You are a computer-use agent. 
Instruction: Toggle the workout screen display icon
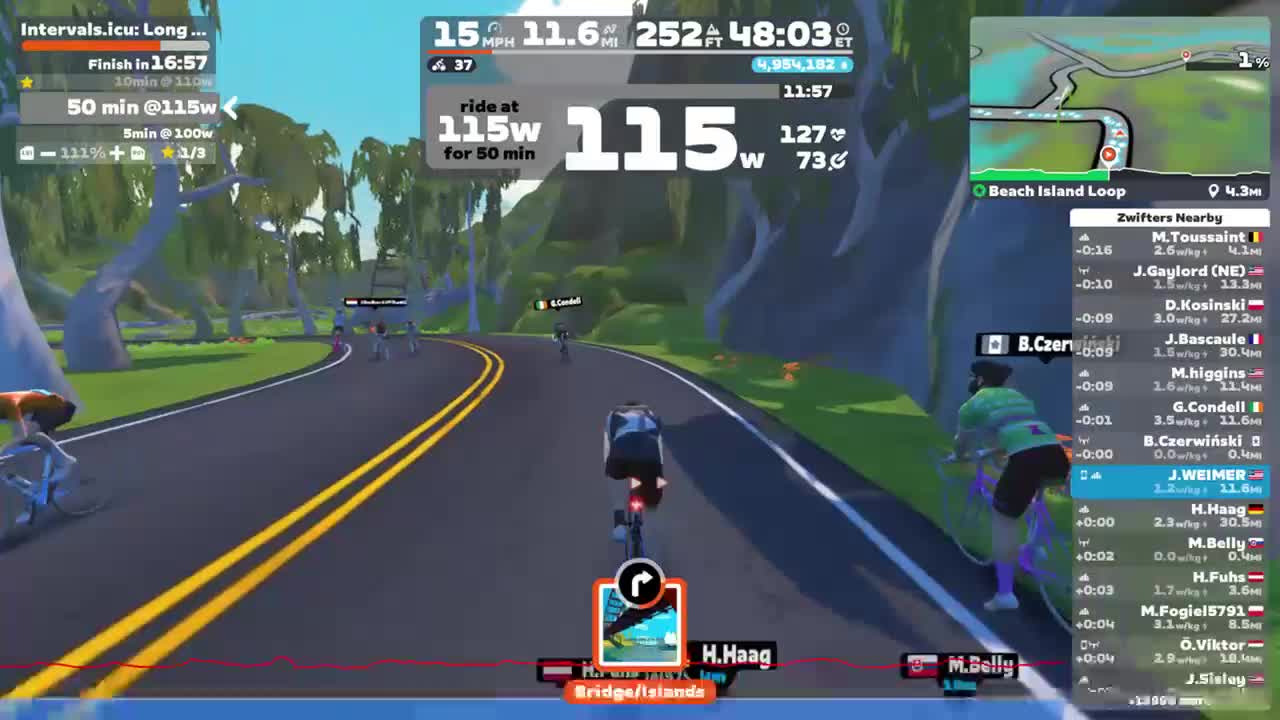click(x=138, y=152)
